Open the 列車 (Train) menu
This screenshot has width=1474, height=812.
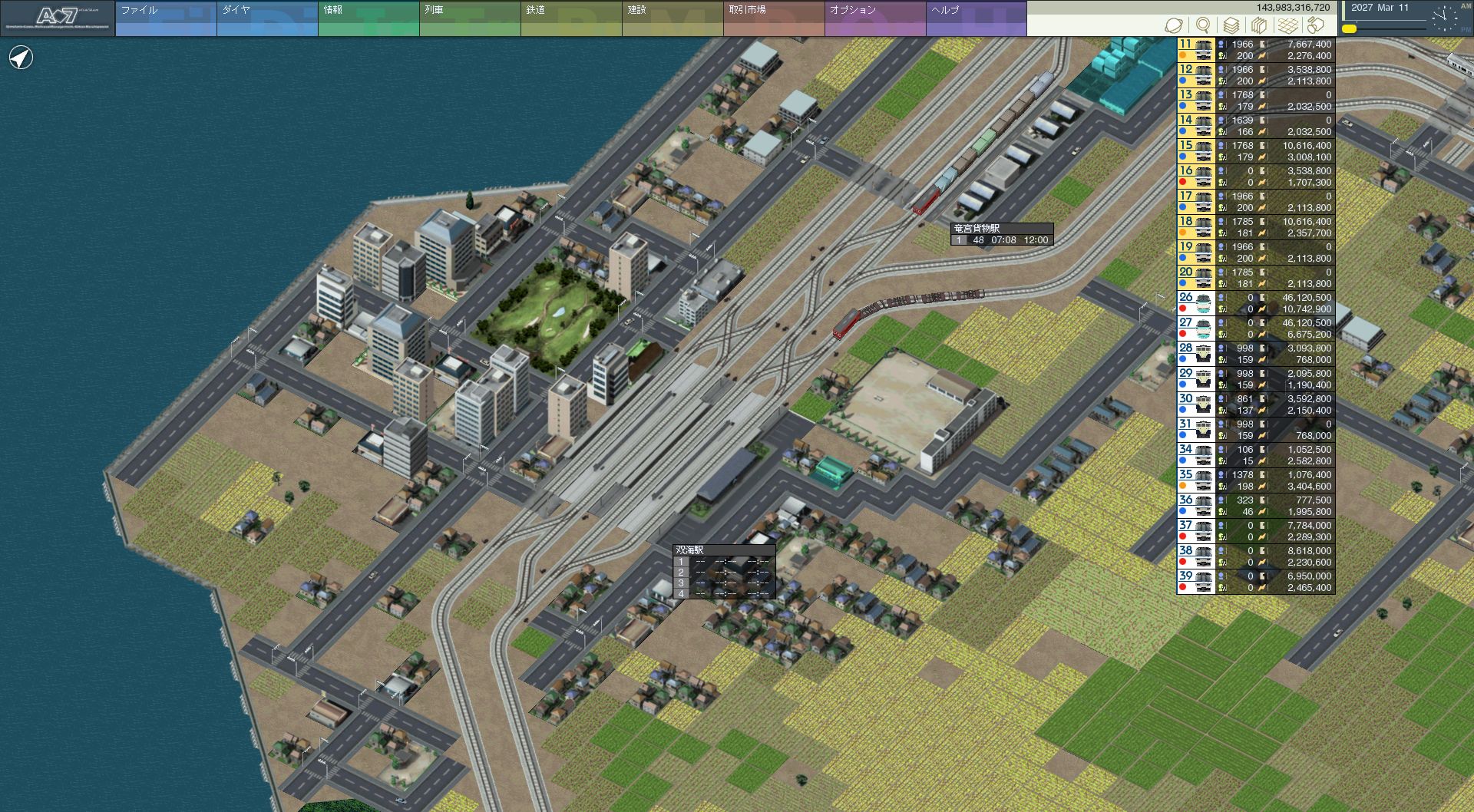click(470, 18)
